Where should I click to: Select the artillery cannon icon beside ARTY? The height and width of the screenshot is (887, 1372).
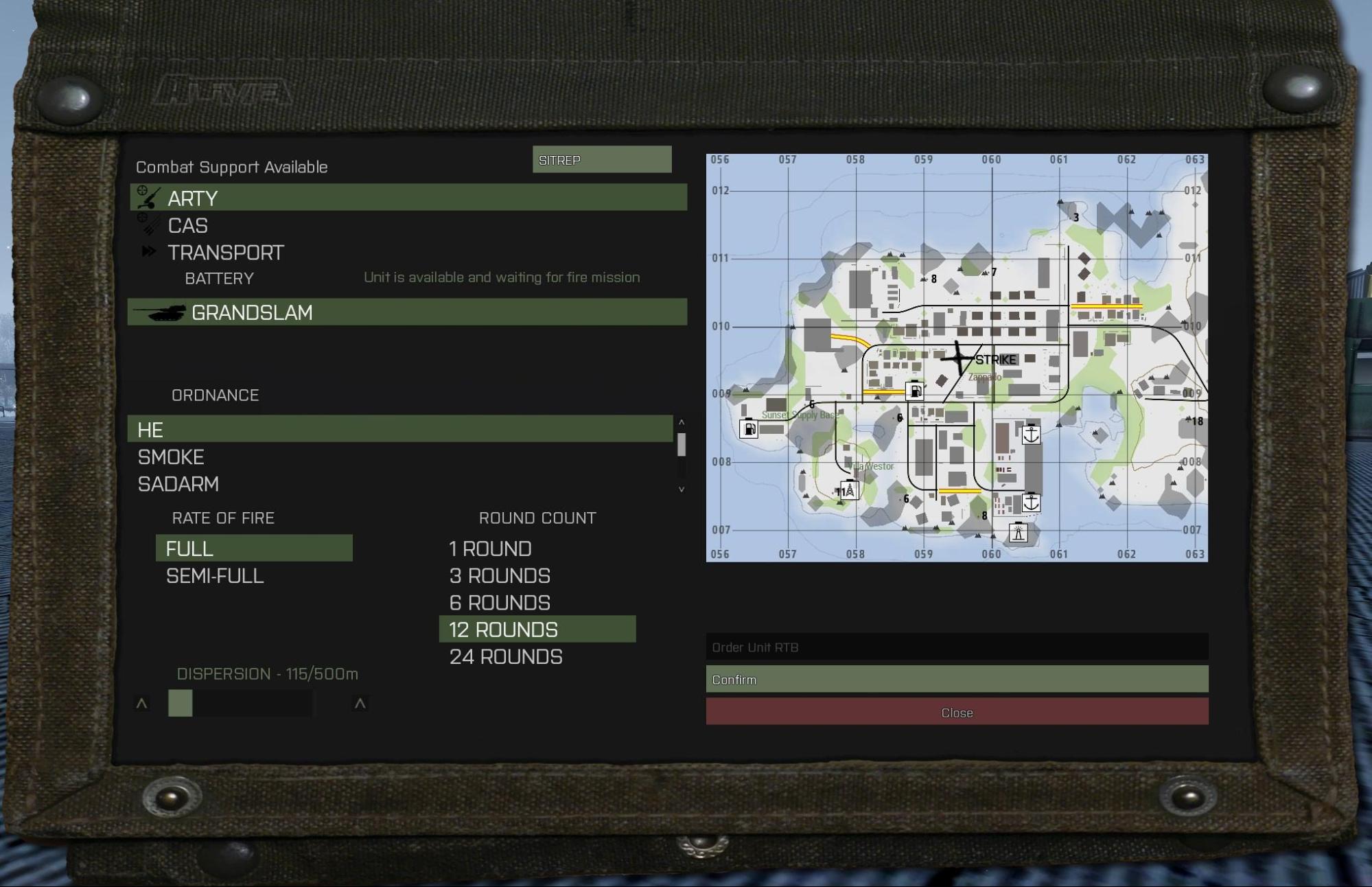click(x=148, y=198)
